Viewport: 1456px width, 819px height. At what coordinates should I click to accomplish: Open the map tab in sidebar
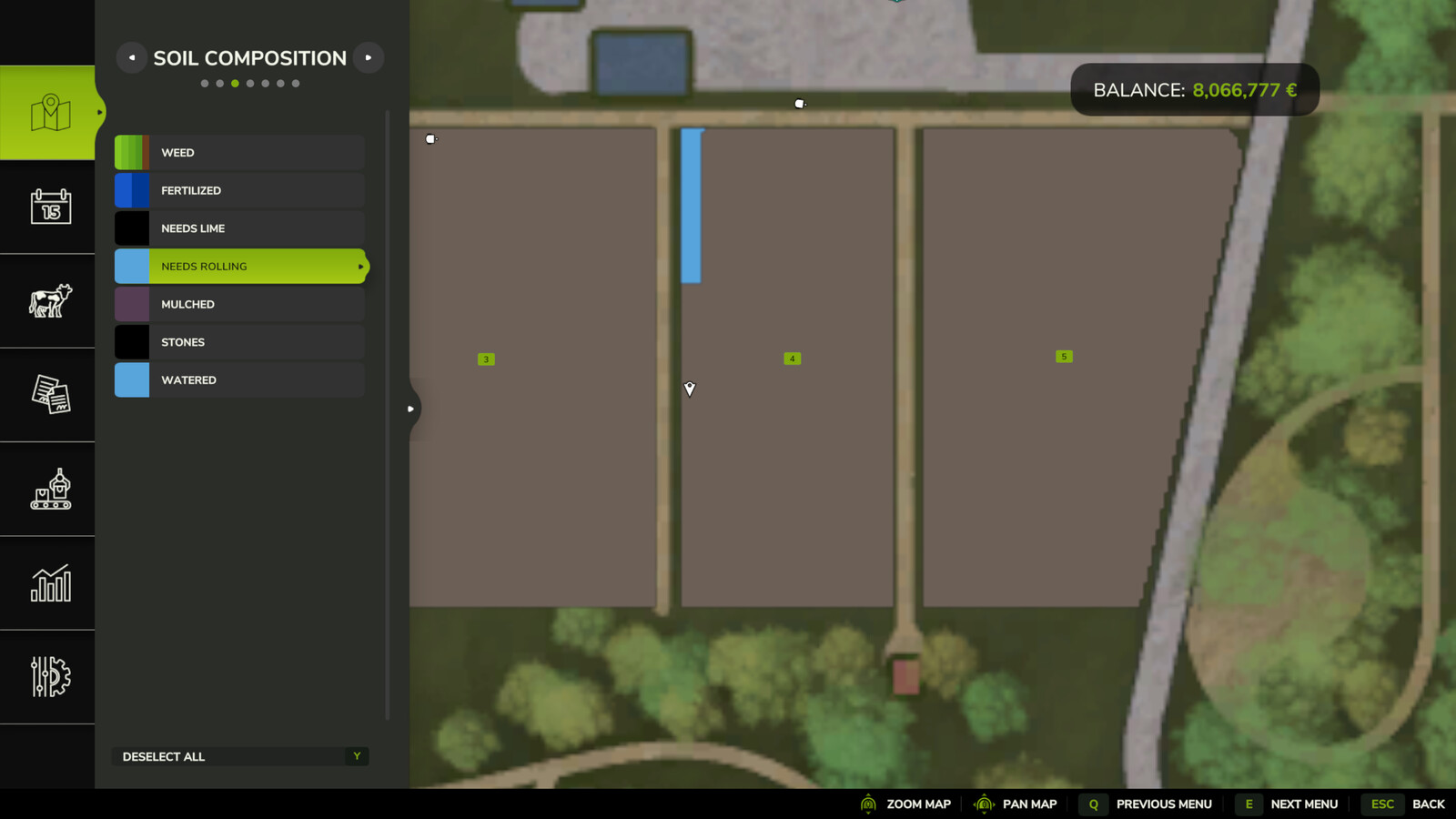(50, 113)
